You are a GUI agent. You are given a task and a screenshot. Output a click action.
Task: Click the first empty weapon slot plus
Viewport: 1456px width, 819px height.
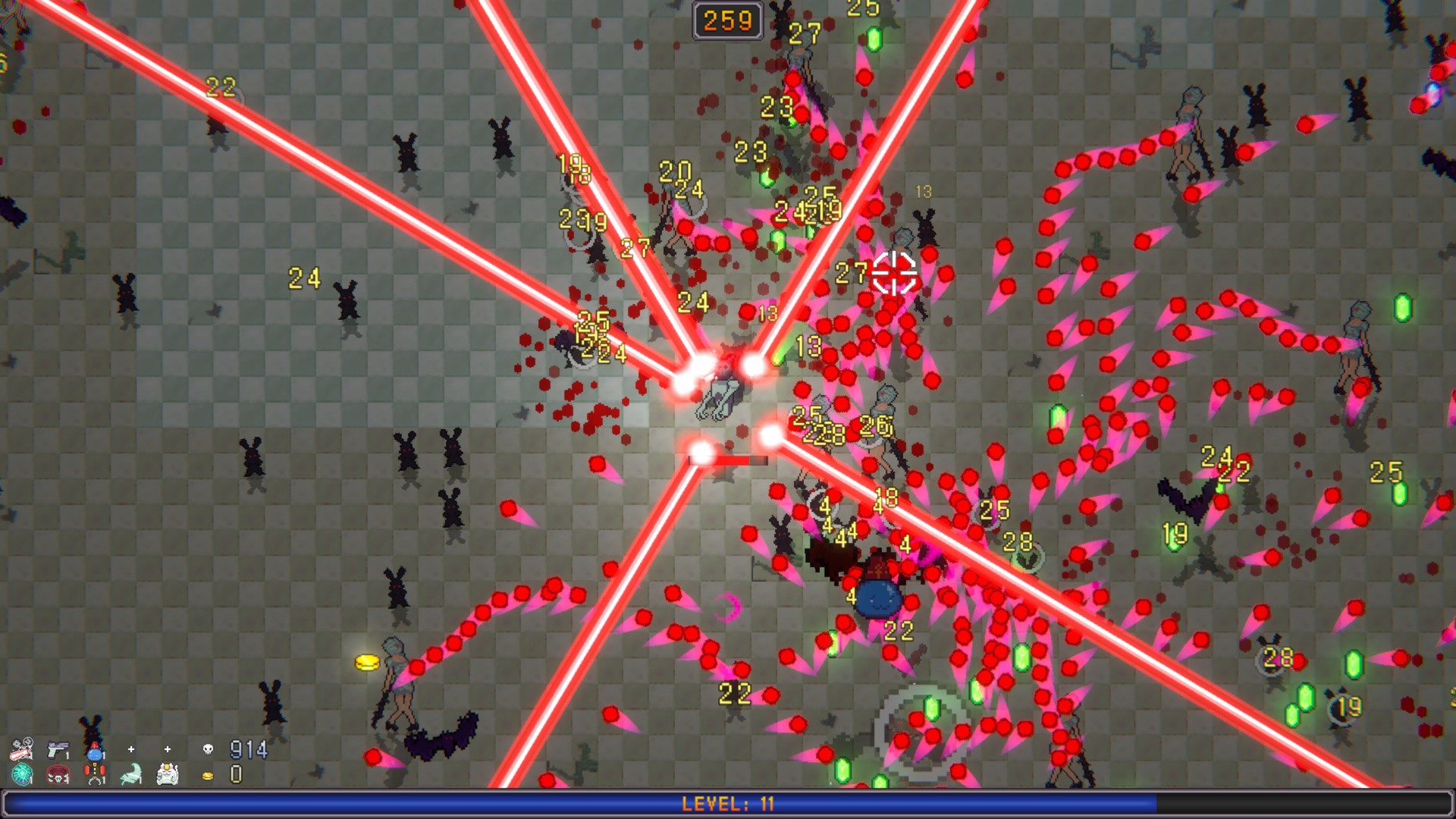point(130,749)
